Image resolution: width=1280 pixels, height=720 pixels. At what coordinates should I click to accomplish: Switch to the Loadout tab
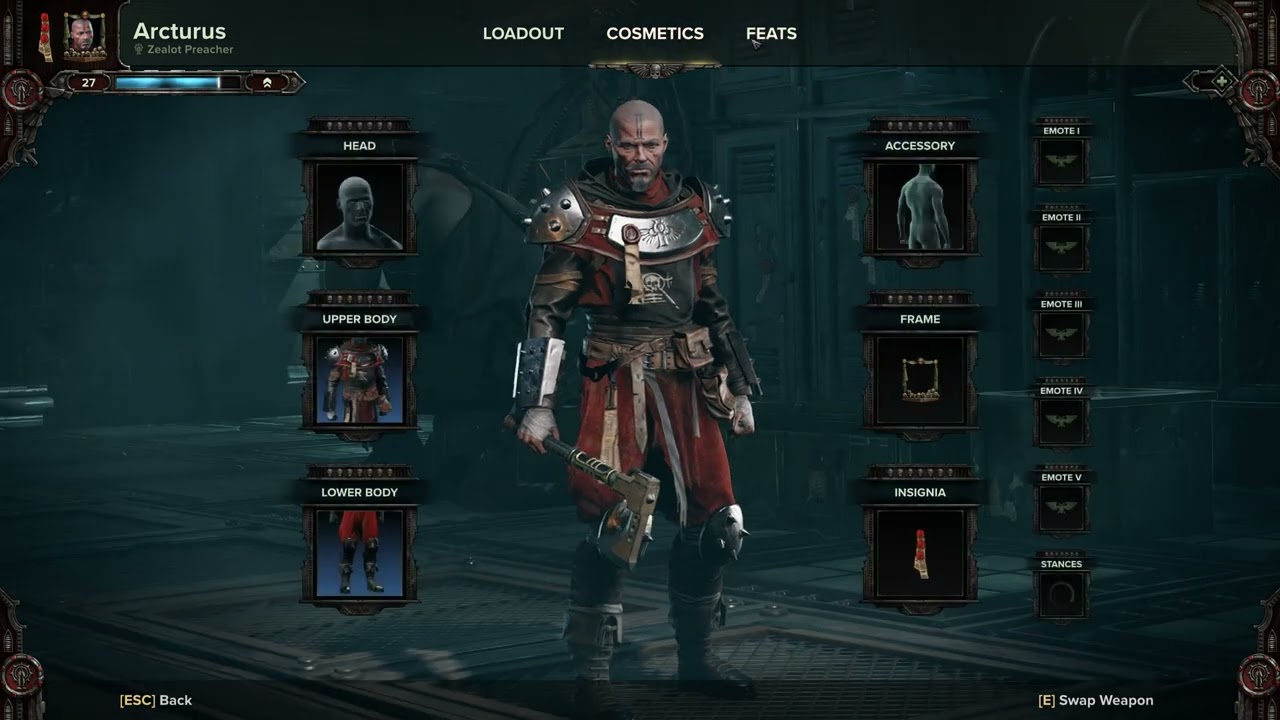pyautogui.click(x=523, y=34)
